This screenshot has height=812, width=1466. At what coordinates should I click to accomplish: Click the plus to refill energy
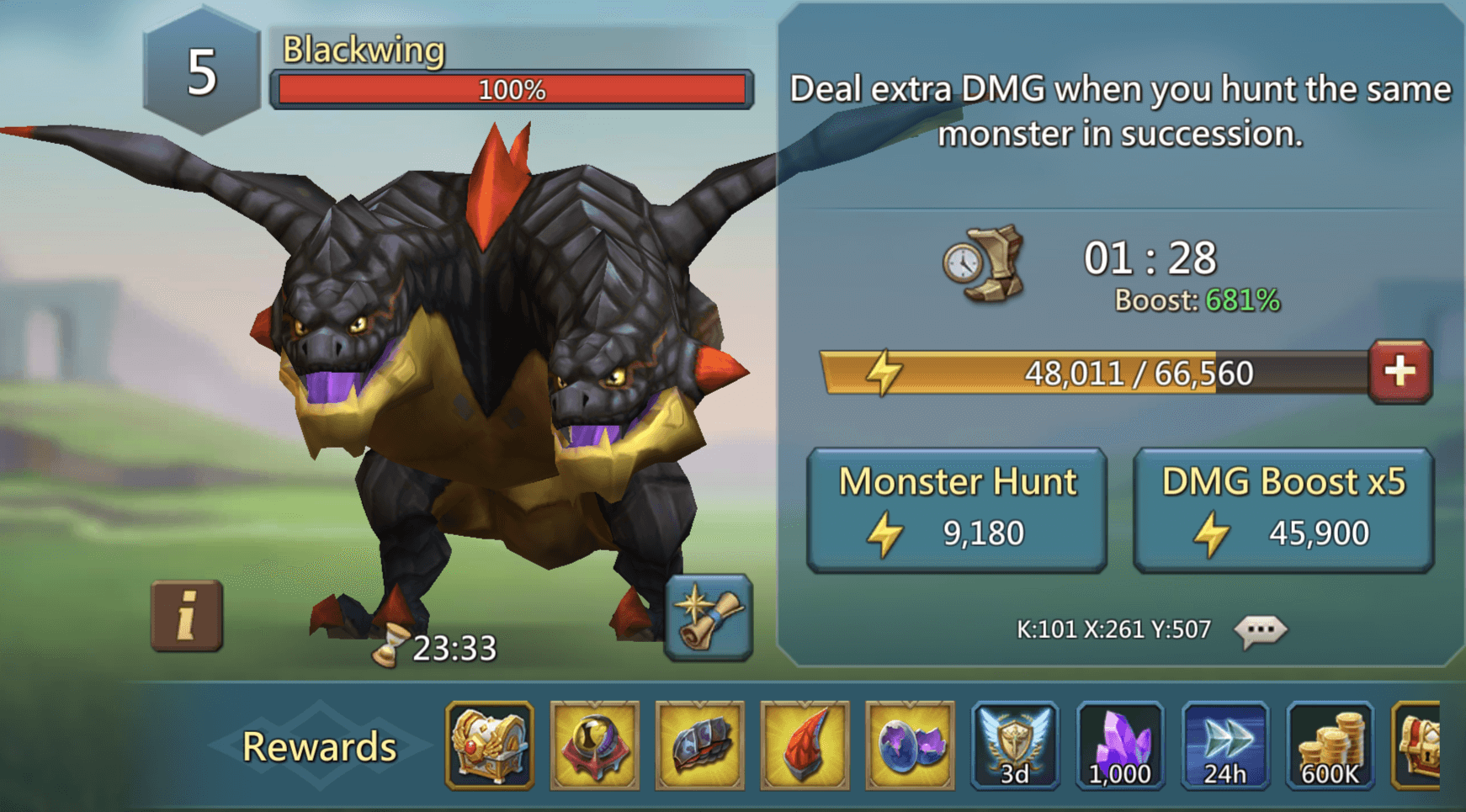[x=1401, y=370]
